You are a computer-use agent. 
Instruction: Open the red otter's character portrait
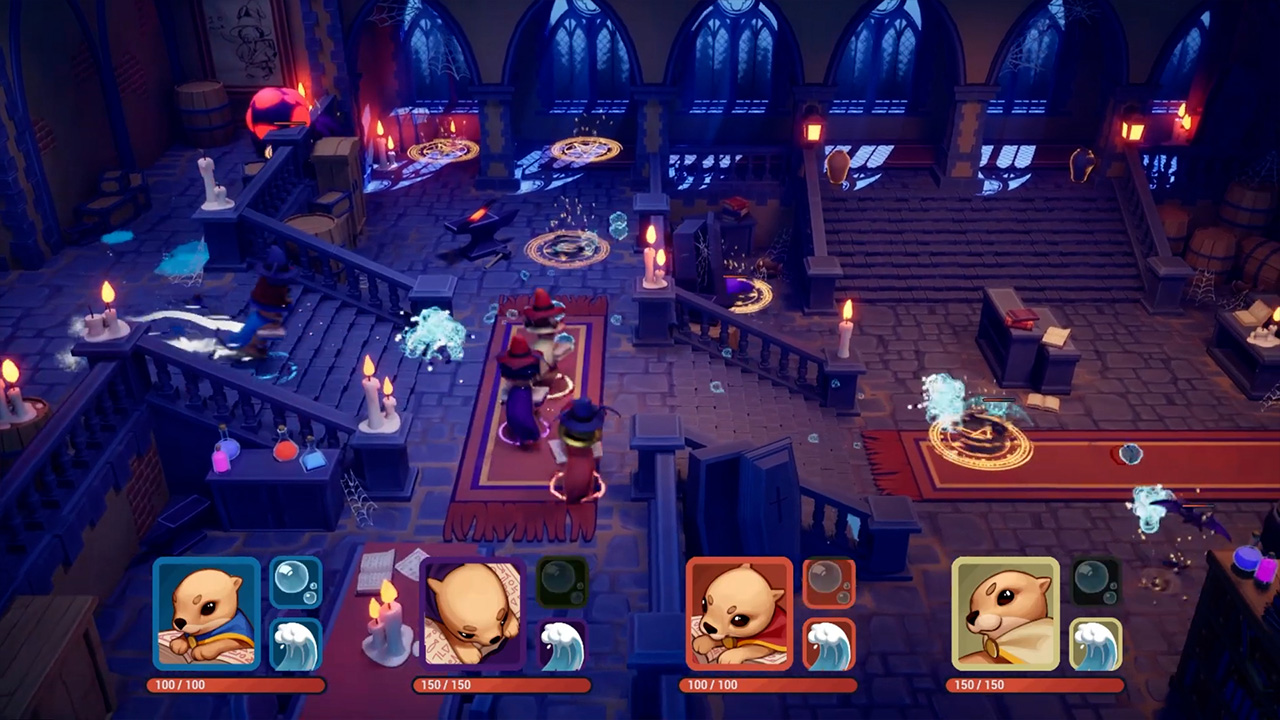(739, 612)
